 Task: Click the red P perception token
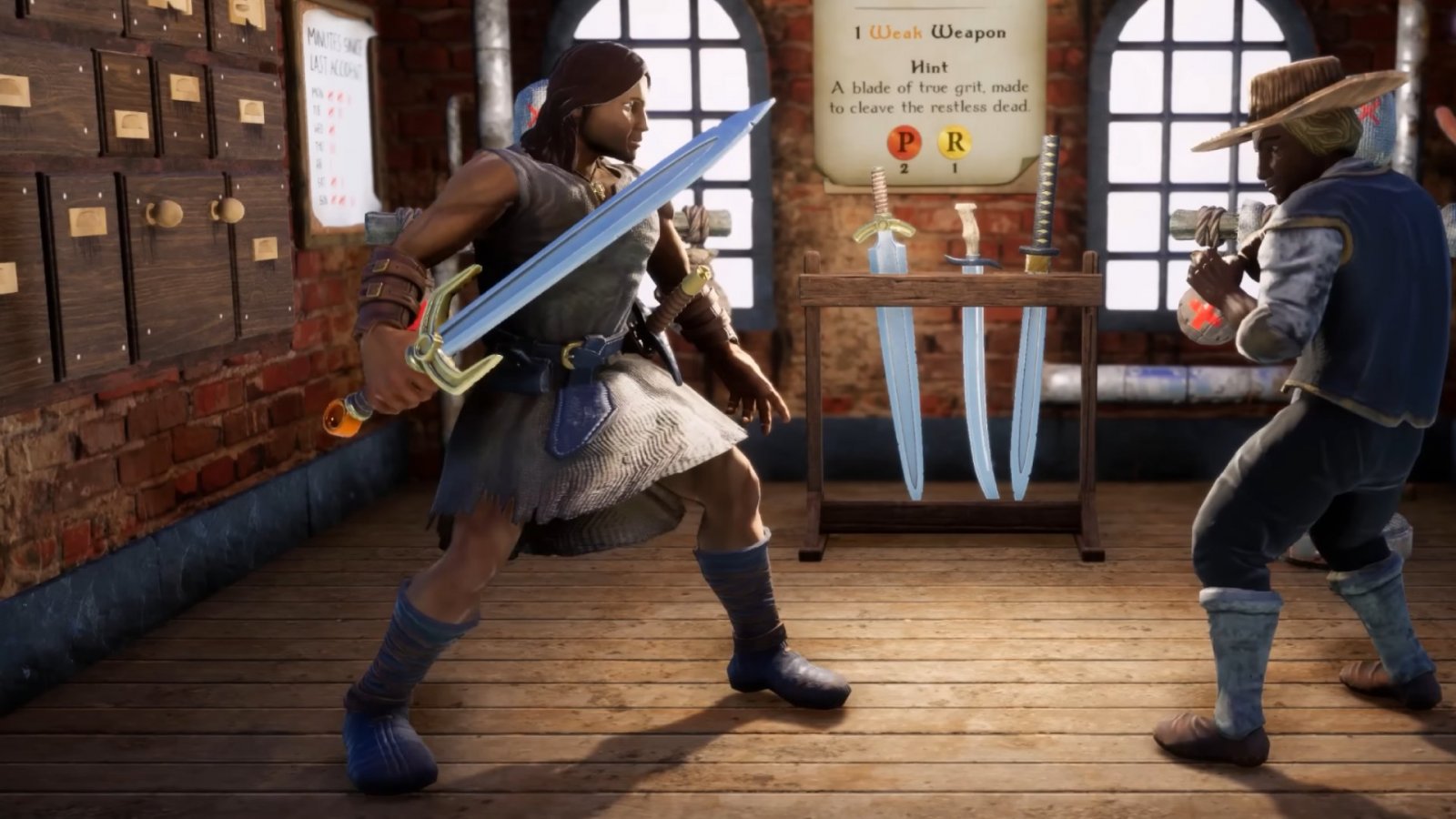coord(905,142)
